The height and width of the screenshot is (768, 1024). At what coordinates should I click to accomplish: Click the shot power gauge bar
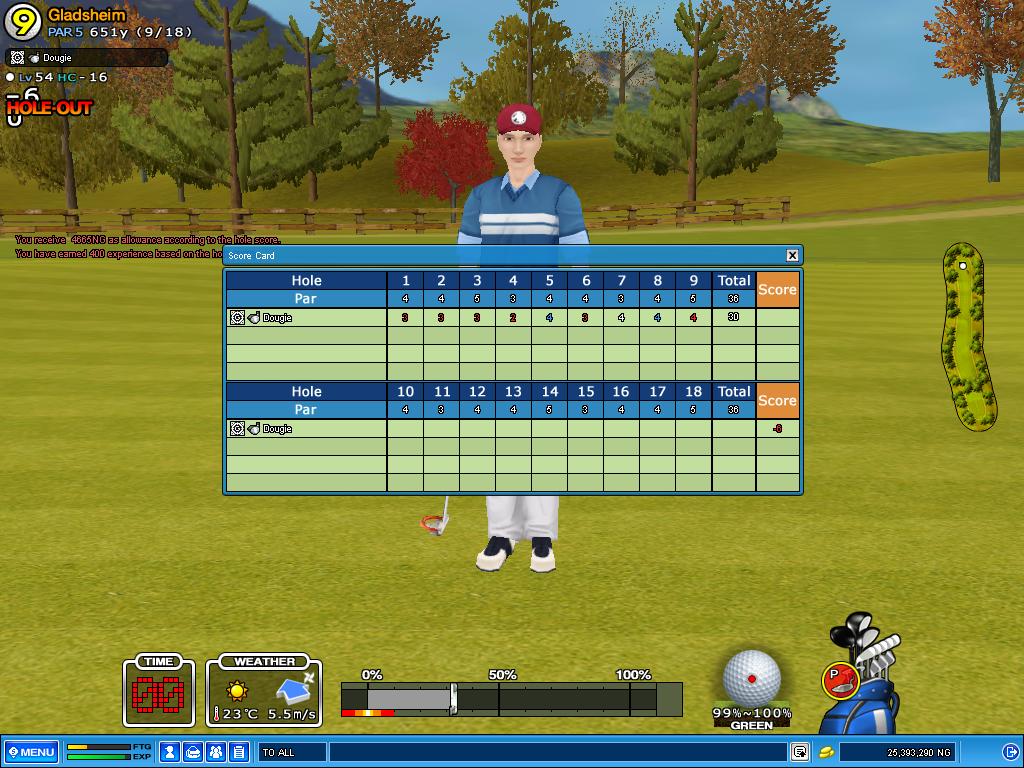pos(510,698)
